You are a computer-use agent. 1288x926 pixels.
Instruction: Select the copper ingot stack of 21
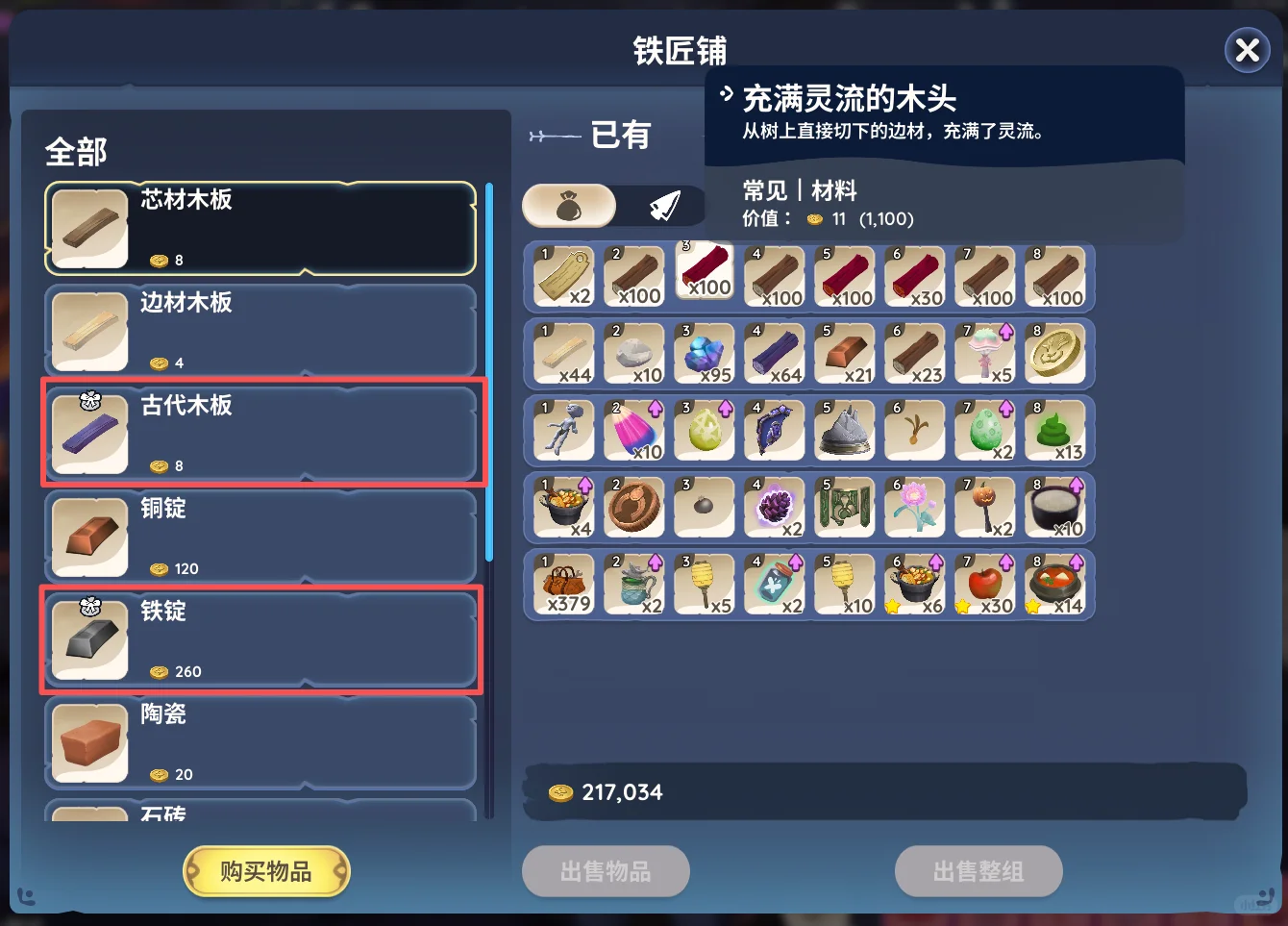coord(845,353)
